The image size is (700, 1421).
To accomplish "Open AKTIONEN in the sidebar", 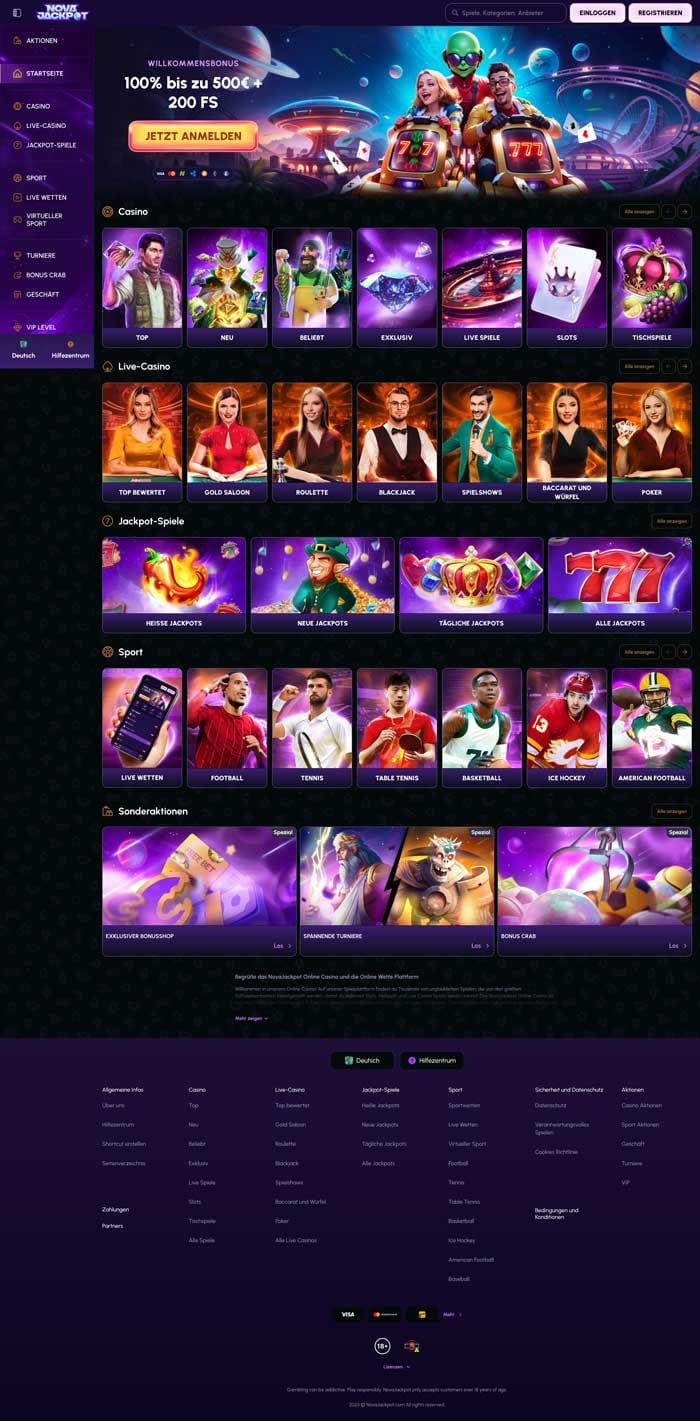I will coord(42,41).
